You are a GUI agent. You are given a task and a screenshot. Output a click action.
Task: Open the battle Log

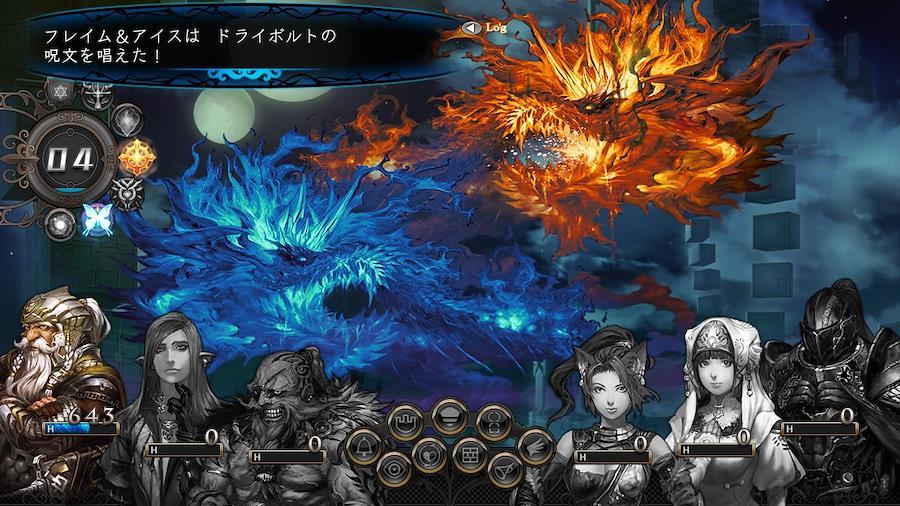(x=486, y=28)
